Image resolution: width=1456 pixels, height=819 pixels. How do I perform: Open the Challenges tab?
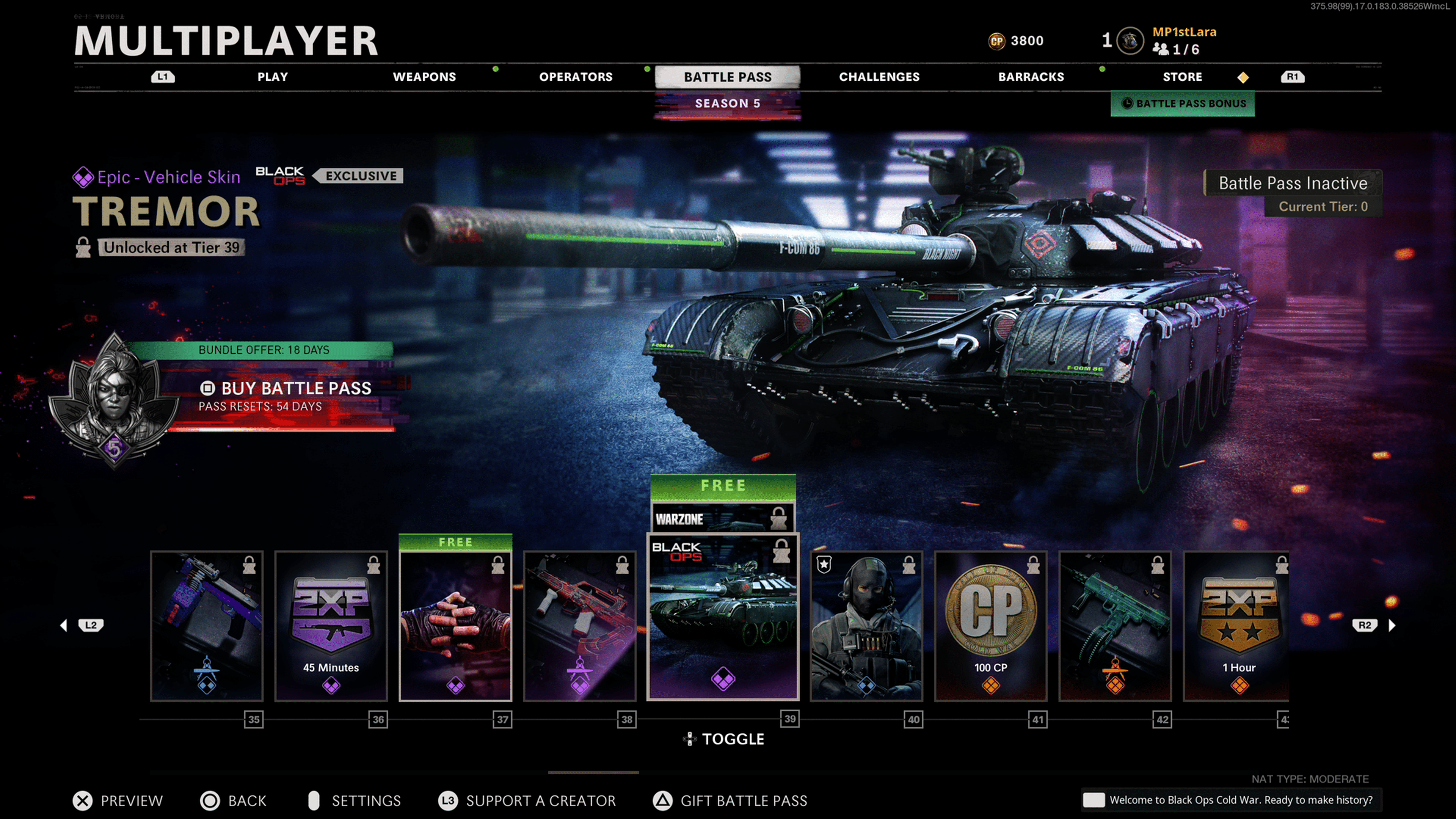tap(879, 77)
